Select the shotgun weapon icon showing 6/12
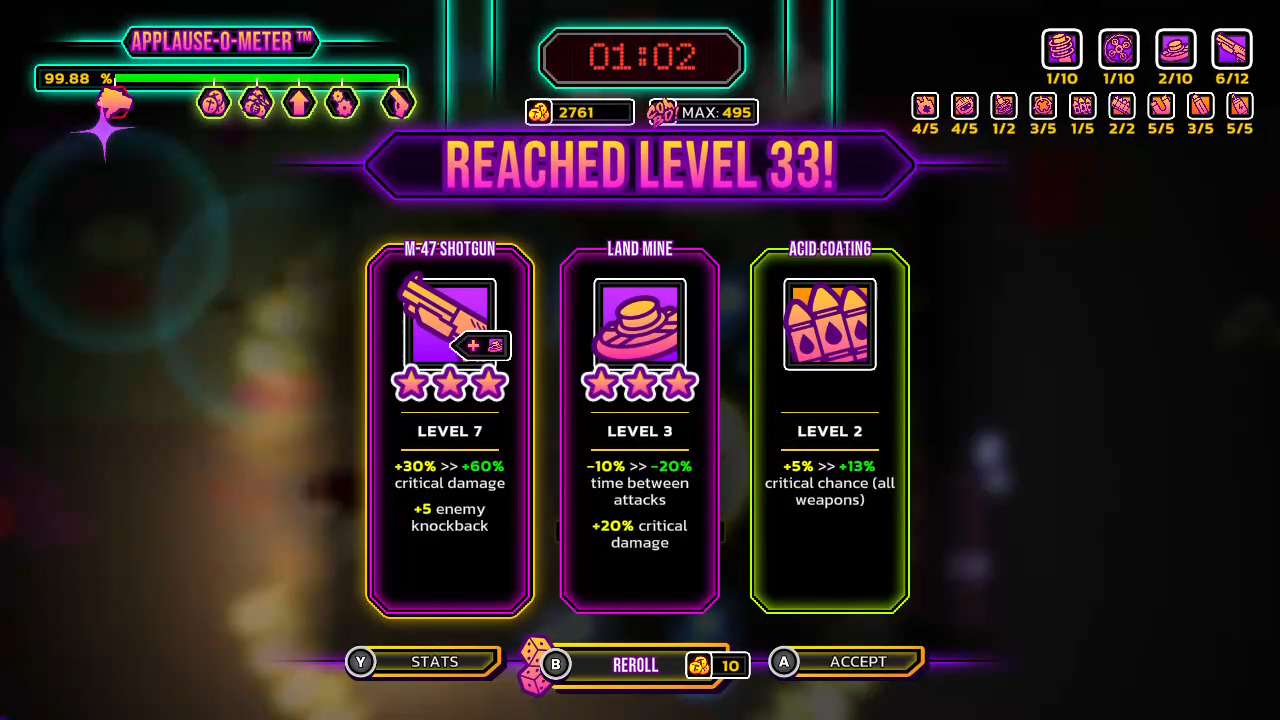This screenshot has width=1280, height=720. click(1233, 47)
